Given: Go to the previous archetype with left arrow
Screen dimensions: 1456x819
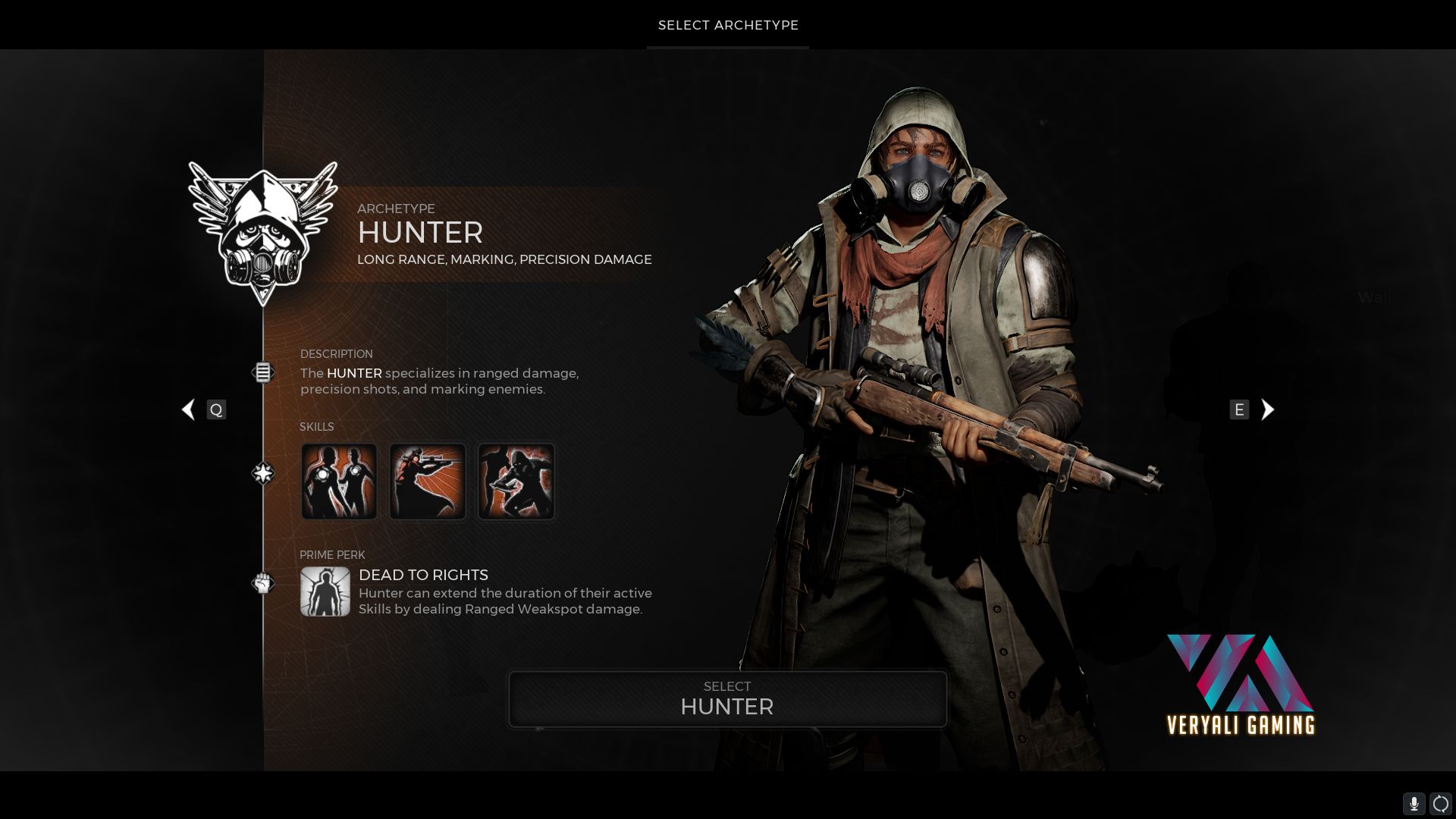Looking at the screenshot, I should (x=189, y=409).
